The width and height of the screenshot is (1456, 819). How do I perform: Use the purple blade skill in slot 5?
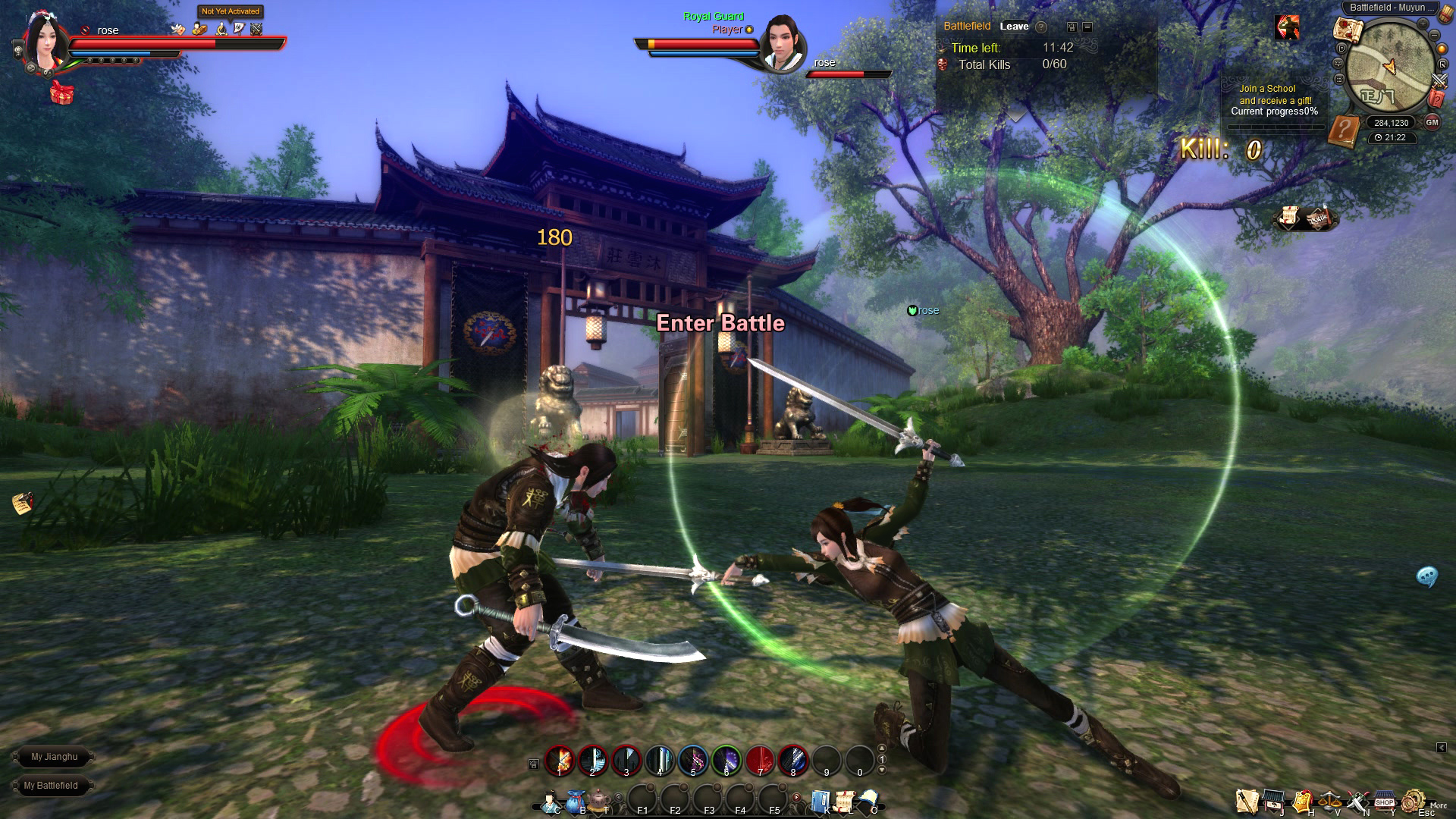point(693,760)
